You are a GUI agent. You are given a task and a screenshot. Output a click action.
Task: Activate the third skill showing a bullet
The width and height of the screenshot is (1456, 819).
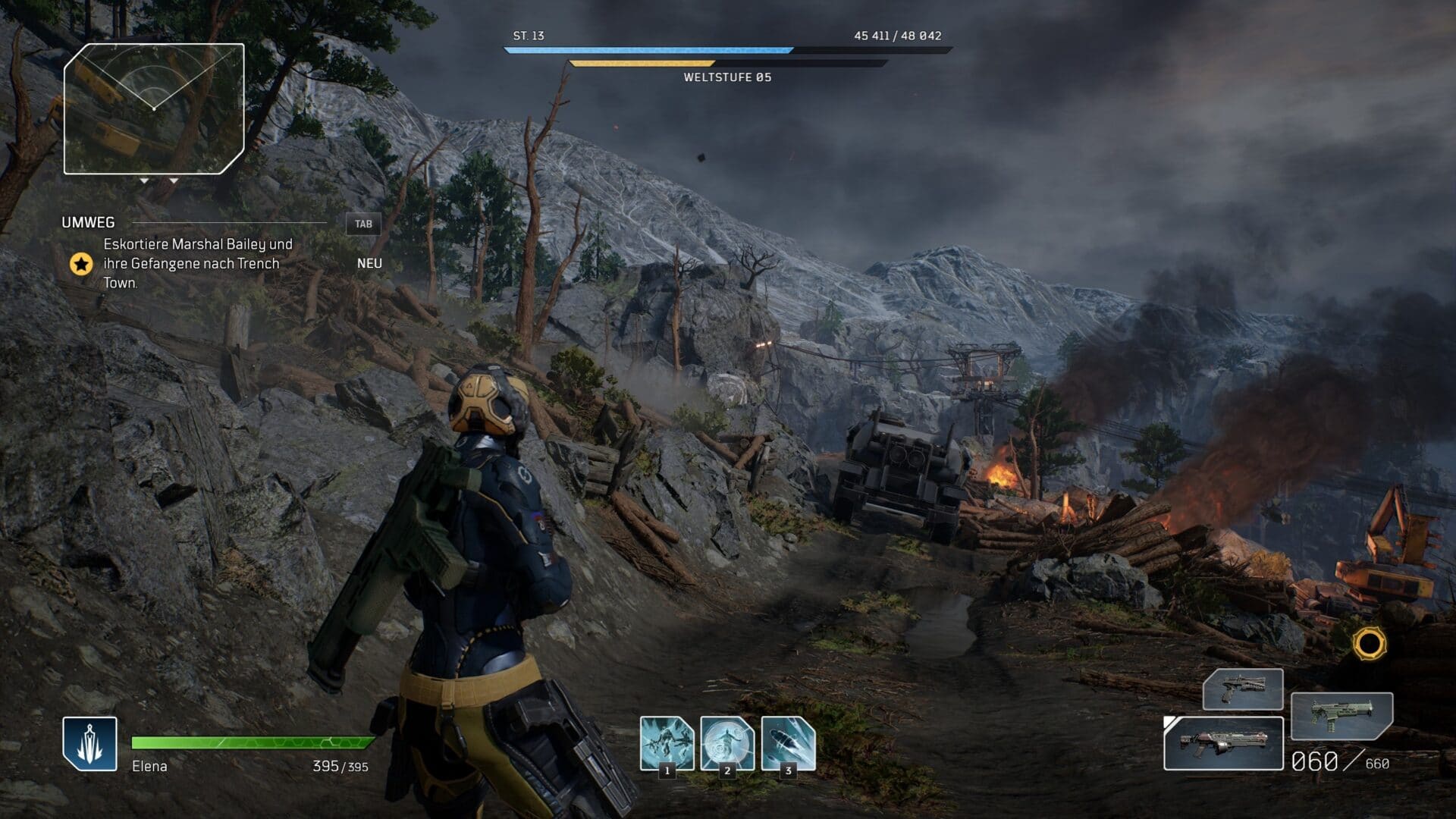click(788, 743)
